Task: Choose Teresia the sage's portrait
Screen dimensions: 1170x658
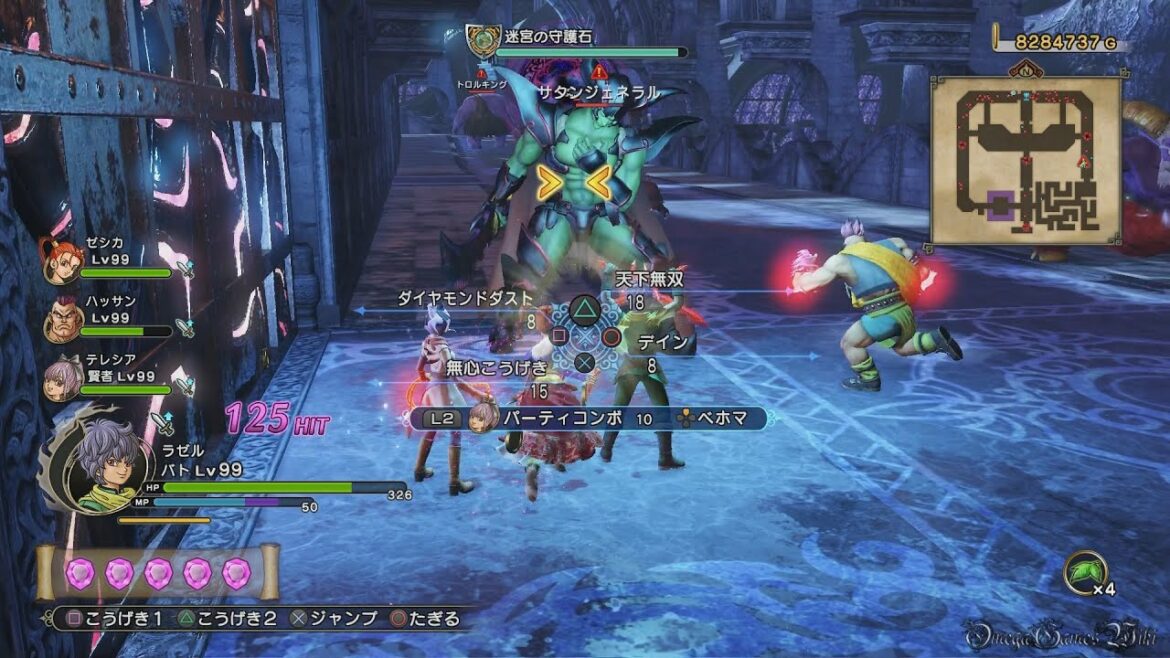Action: pyautogui.click(x=62, y=378)
